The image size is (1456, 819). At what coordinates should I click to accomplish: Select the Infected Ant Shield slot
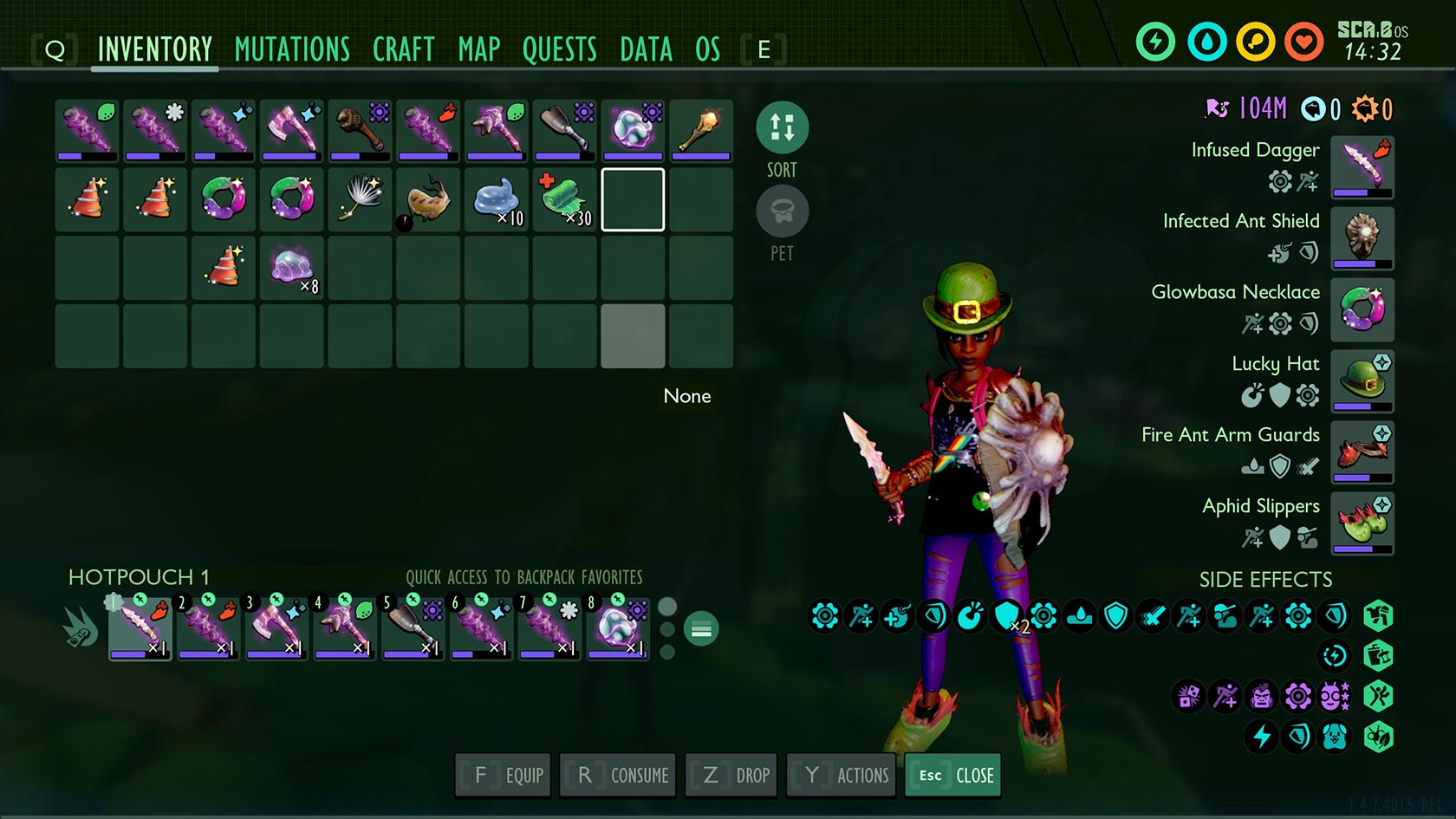[1362, 237]
